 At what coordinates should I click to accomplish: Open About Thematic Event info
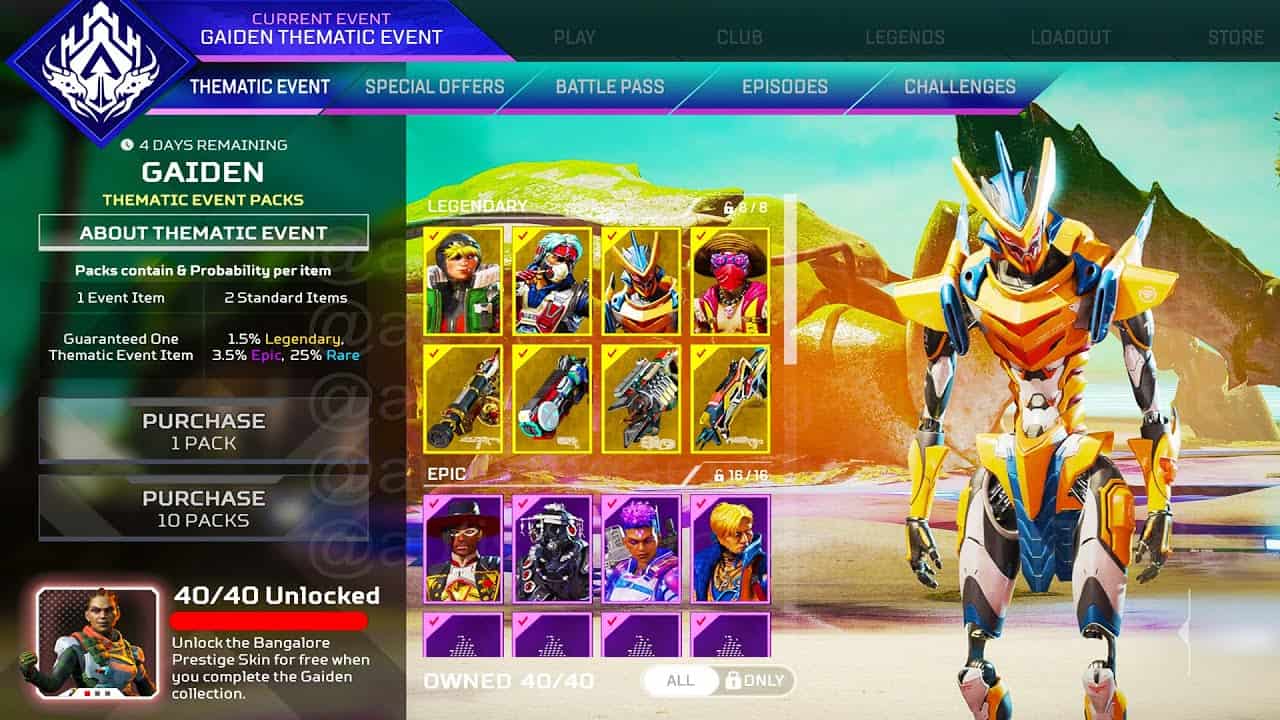(203, 233)
